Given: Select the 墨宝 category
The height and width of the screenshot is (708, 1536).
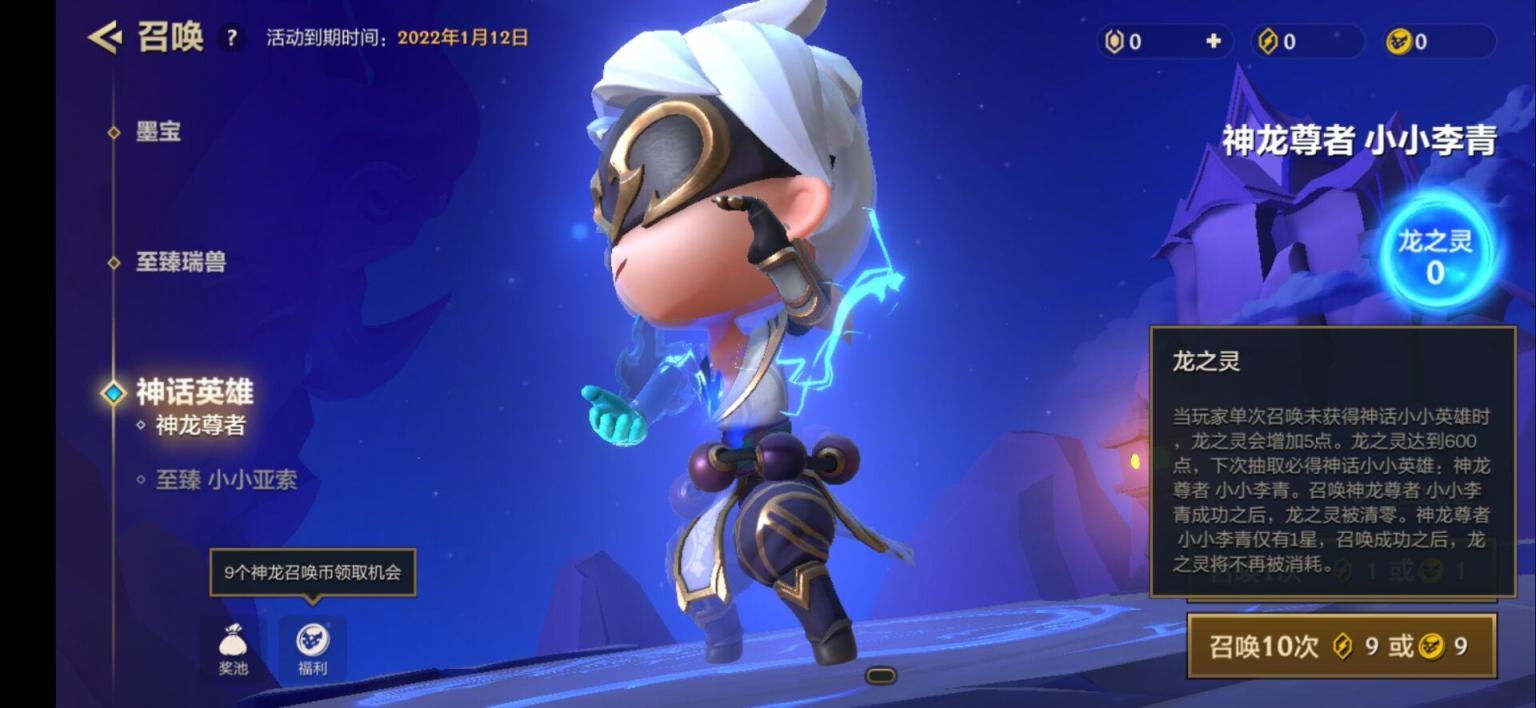Looking at the screenshot, I should click(x=158, y=132).
